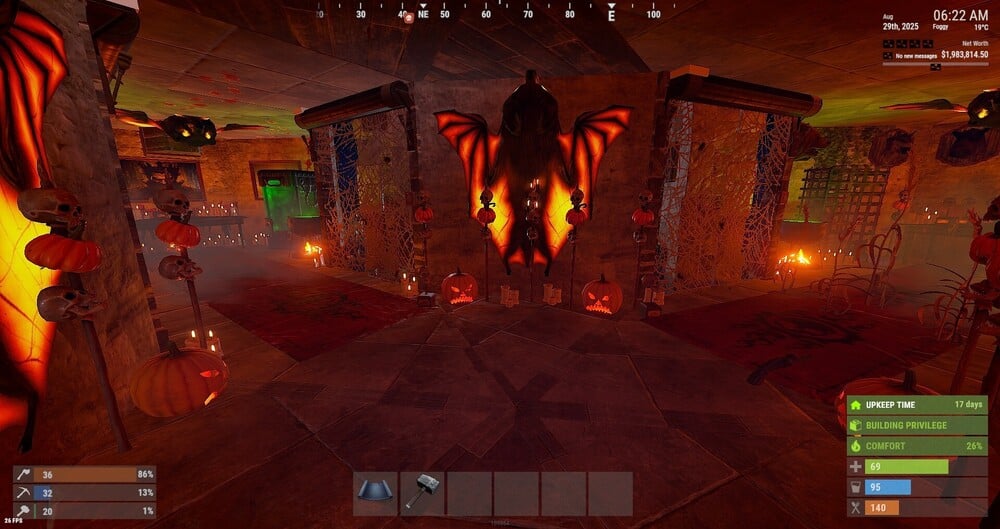The width and height of the screenshot is (1000, 529).
Task: Select the building plan hotbar slot
Action: (376, 493)
